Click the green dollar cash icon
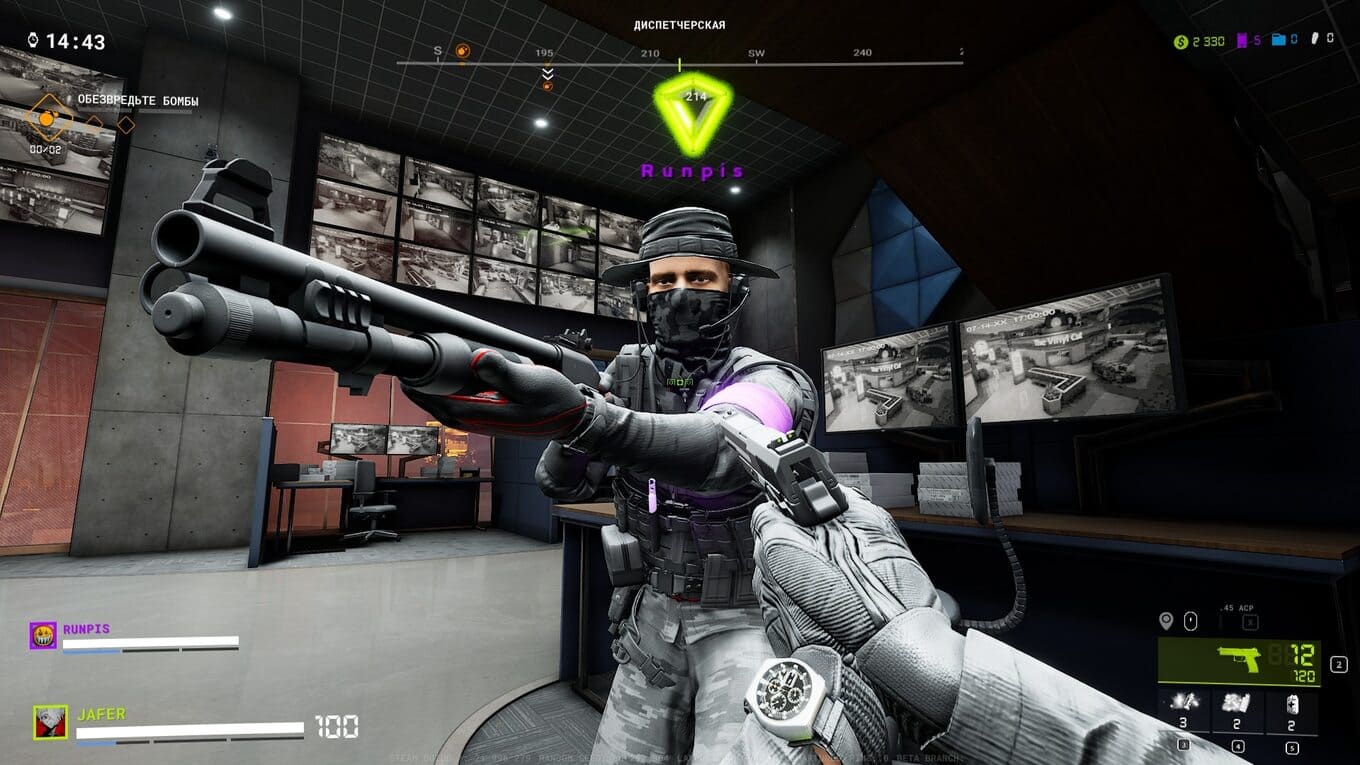 tap(1181, 41)
